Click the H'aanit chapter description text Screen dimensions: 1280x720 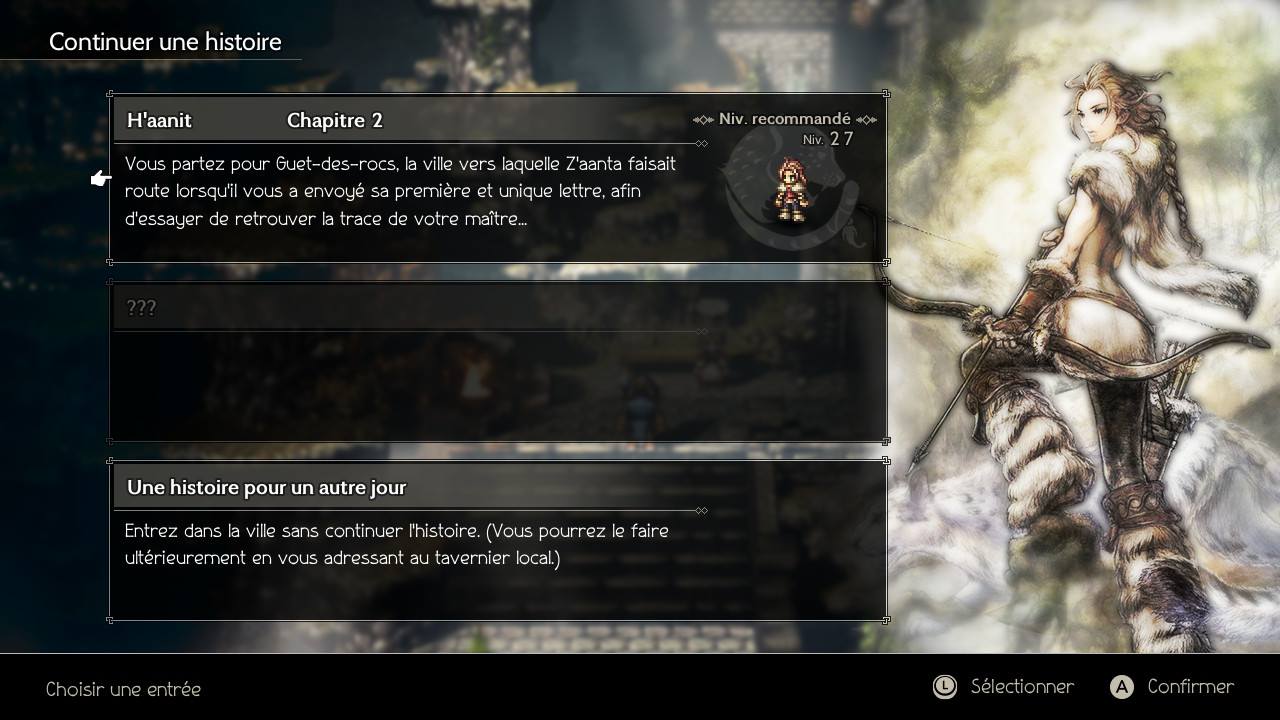click(x=400, y=190)
